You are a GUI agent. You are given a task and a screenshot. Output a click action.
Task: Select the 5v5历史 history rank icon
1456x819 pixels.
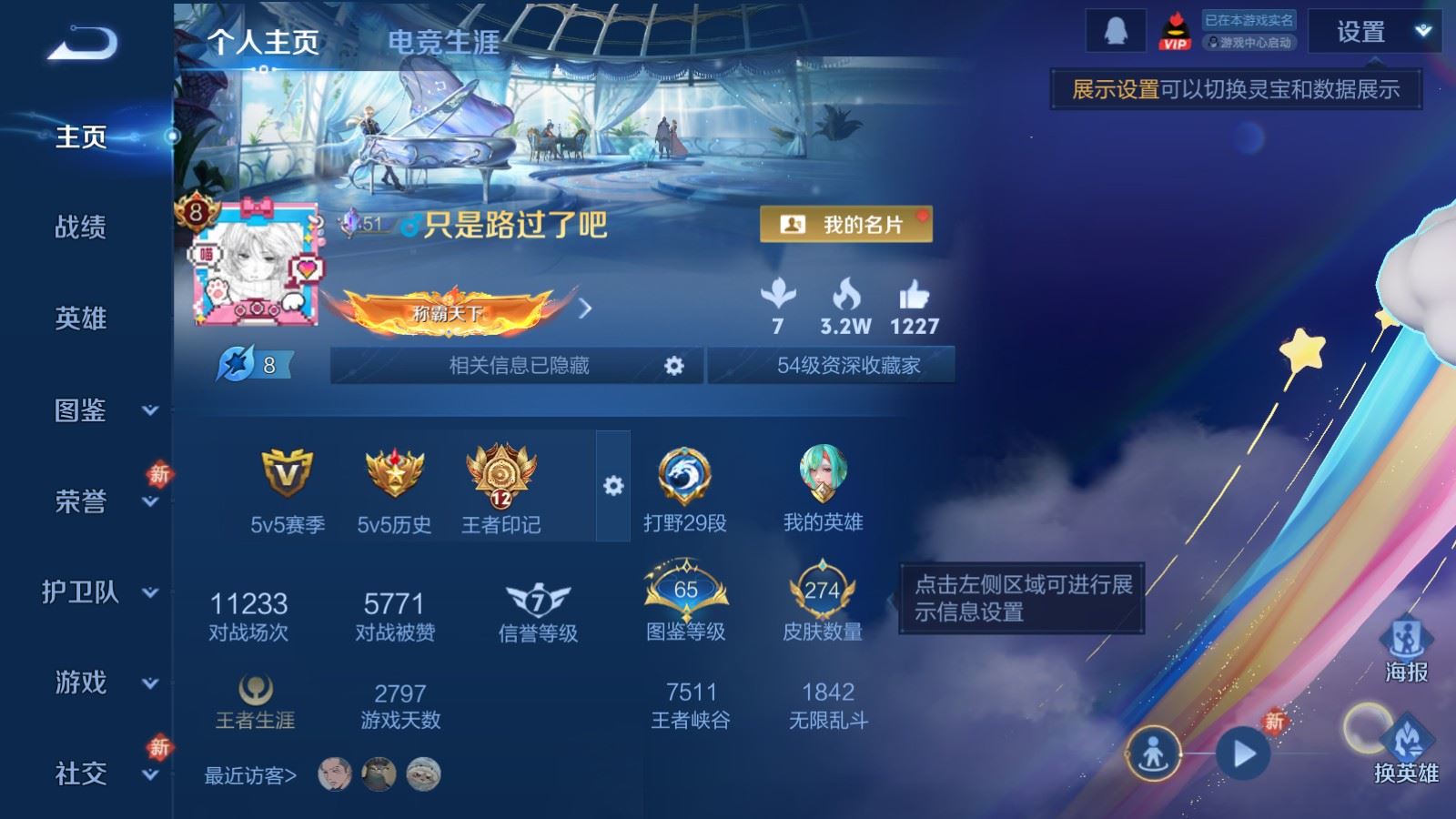point(395,473)
